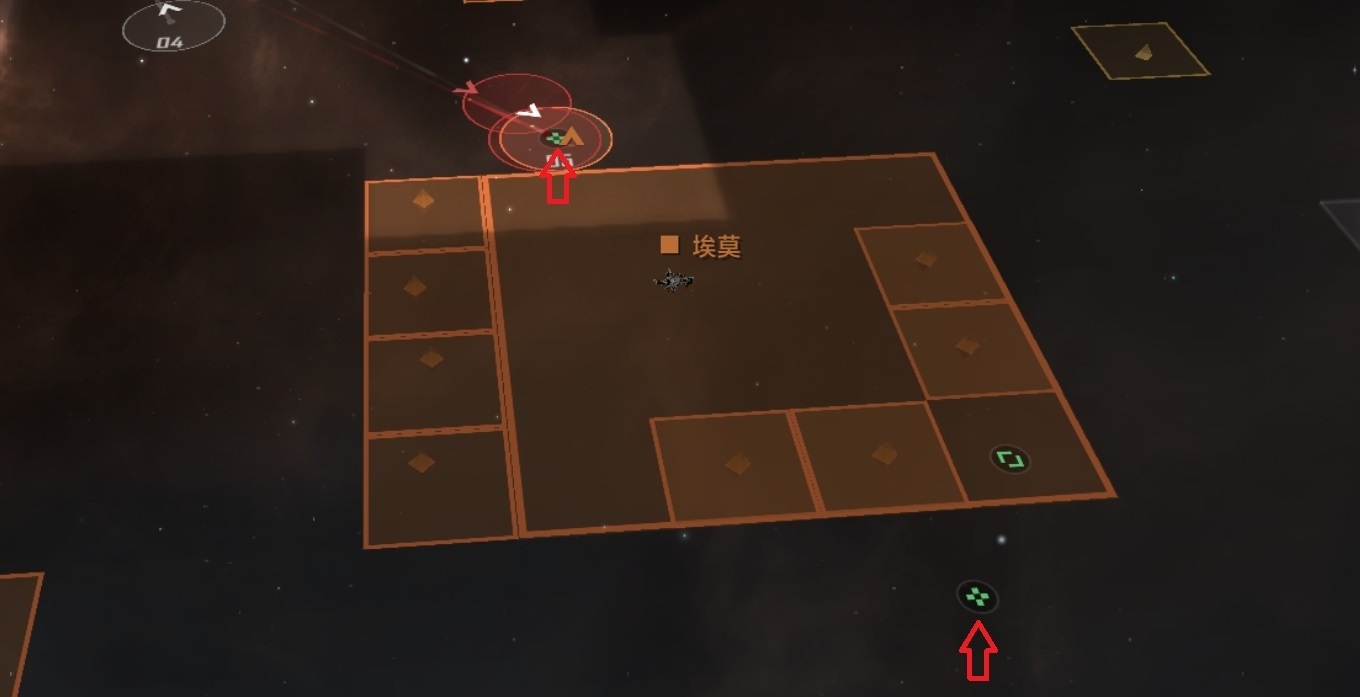Click the green bracket marker icon
The height and width of the screenshot is (697, 1360).
coord(1010,460)
